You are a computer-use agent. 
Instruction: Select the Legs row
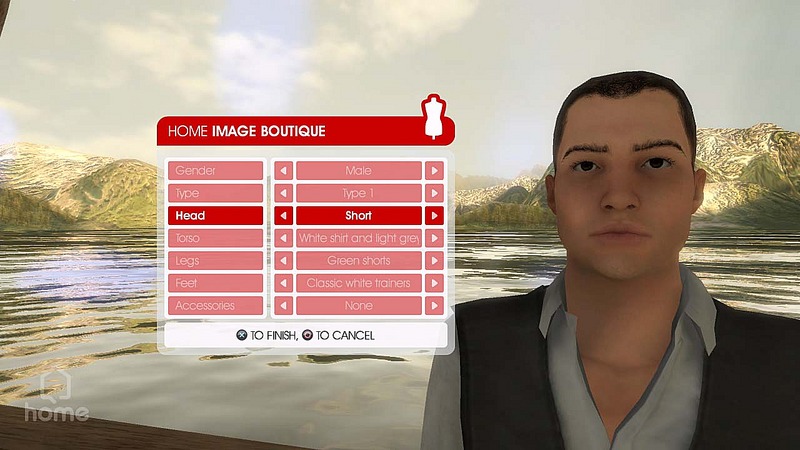tap(215, 261)
